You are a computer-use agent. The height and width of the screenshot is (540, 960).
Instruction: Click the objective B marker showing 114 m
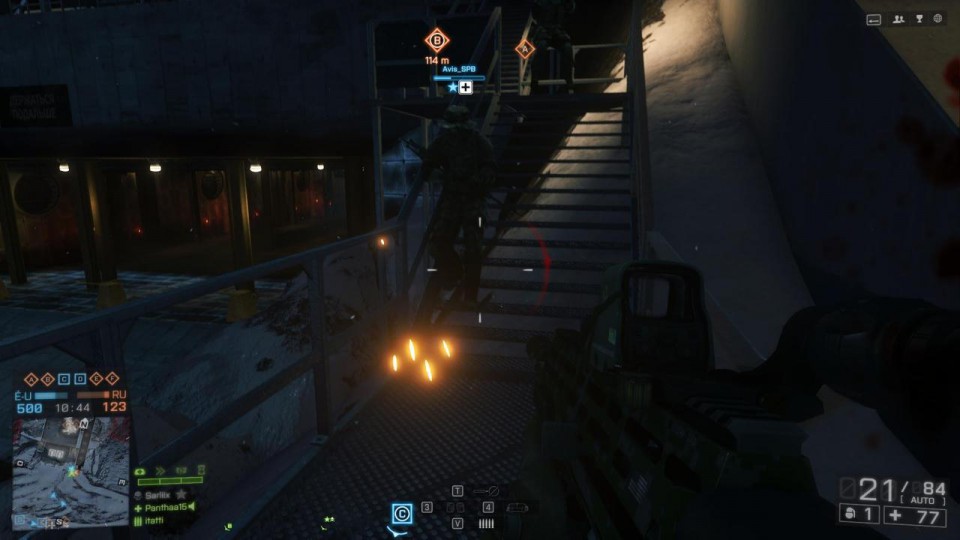coord(437,41)
